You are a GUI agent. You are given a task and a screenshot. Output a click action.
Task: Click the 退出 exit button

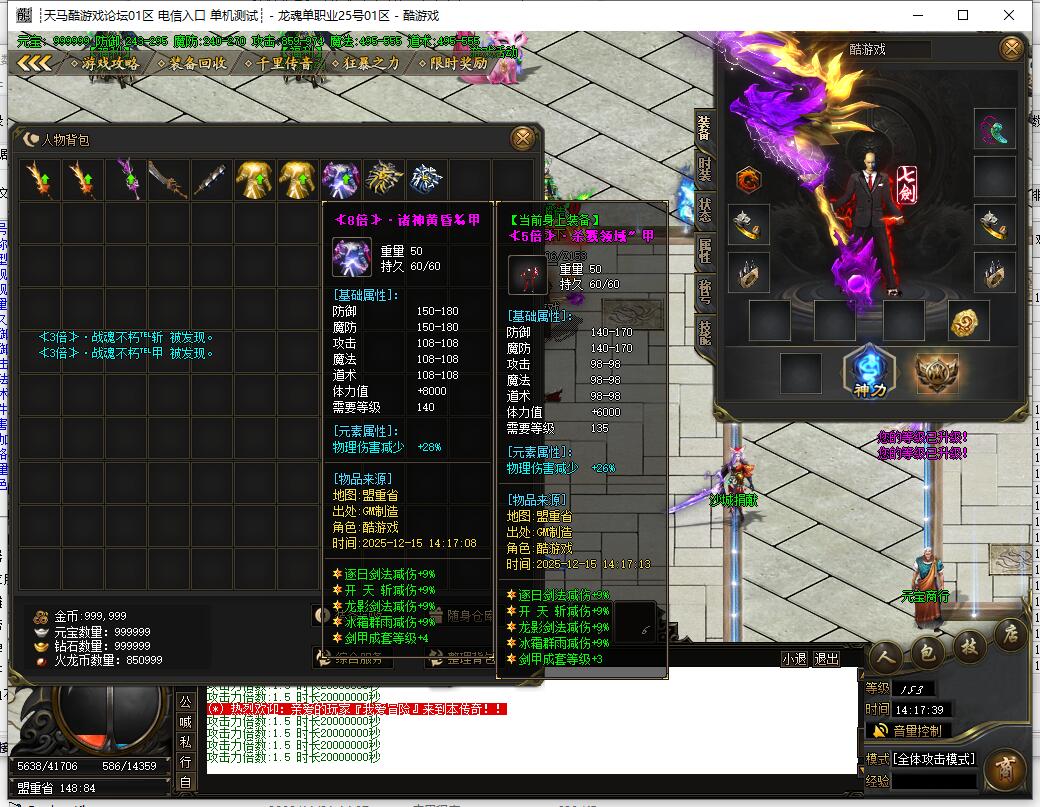[x=826, y=659]
